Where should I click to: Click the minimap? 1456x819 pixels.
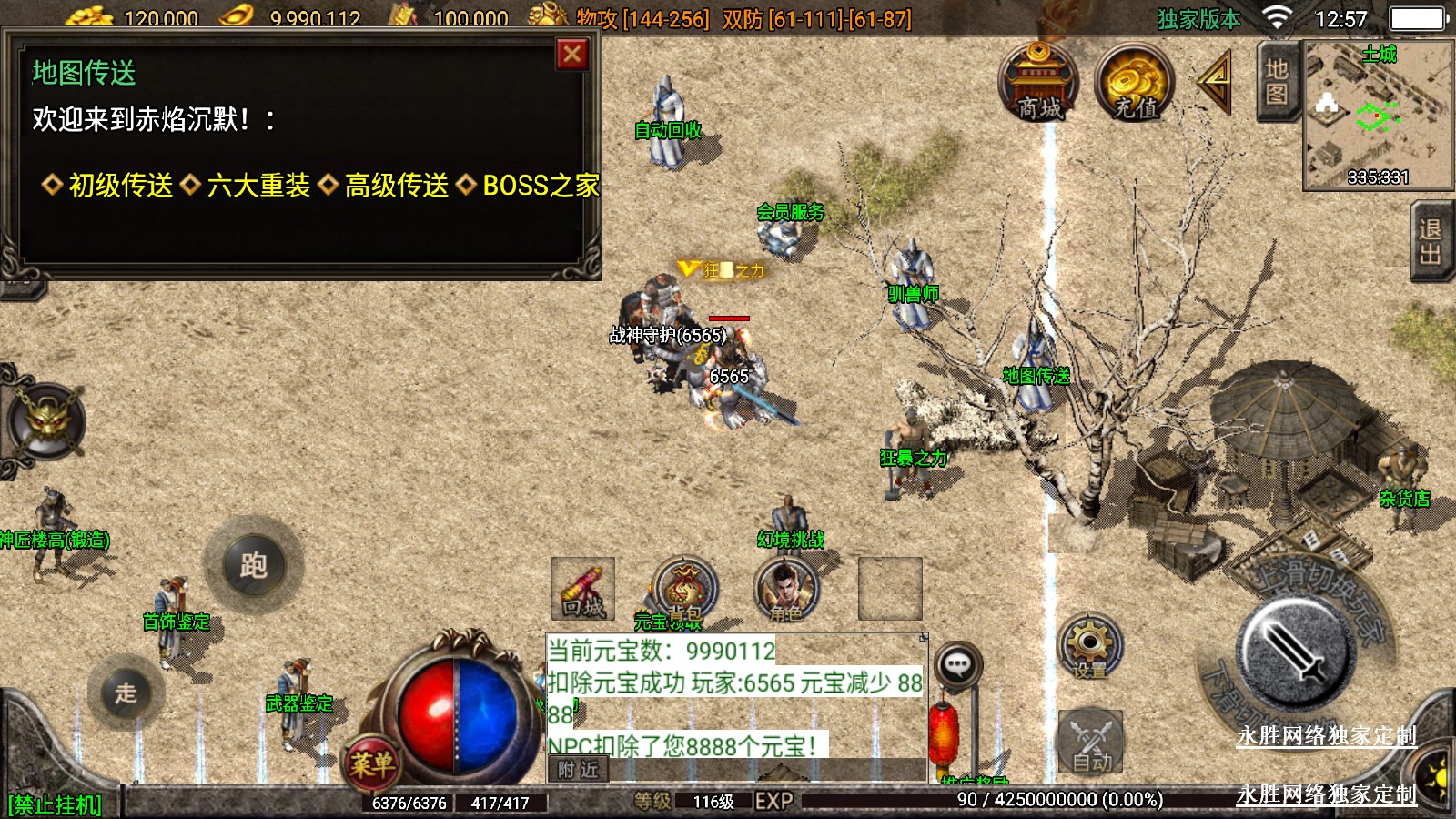[x=1378, y=116]
